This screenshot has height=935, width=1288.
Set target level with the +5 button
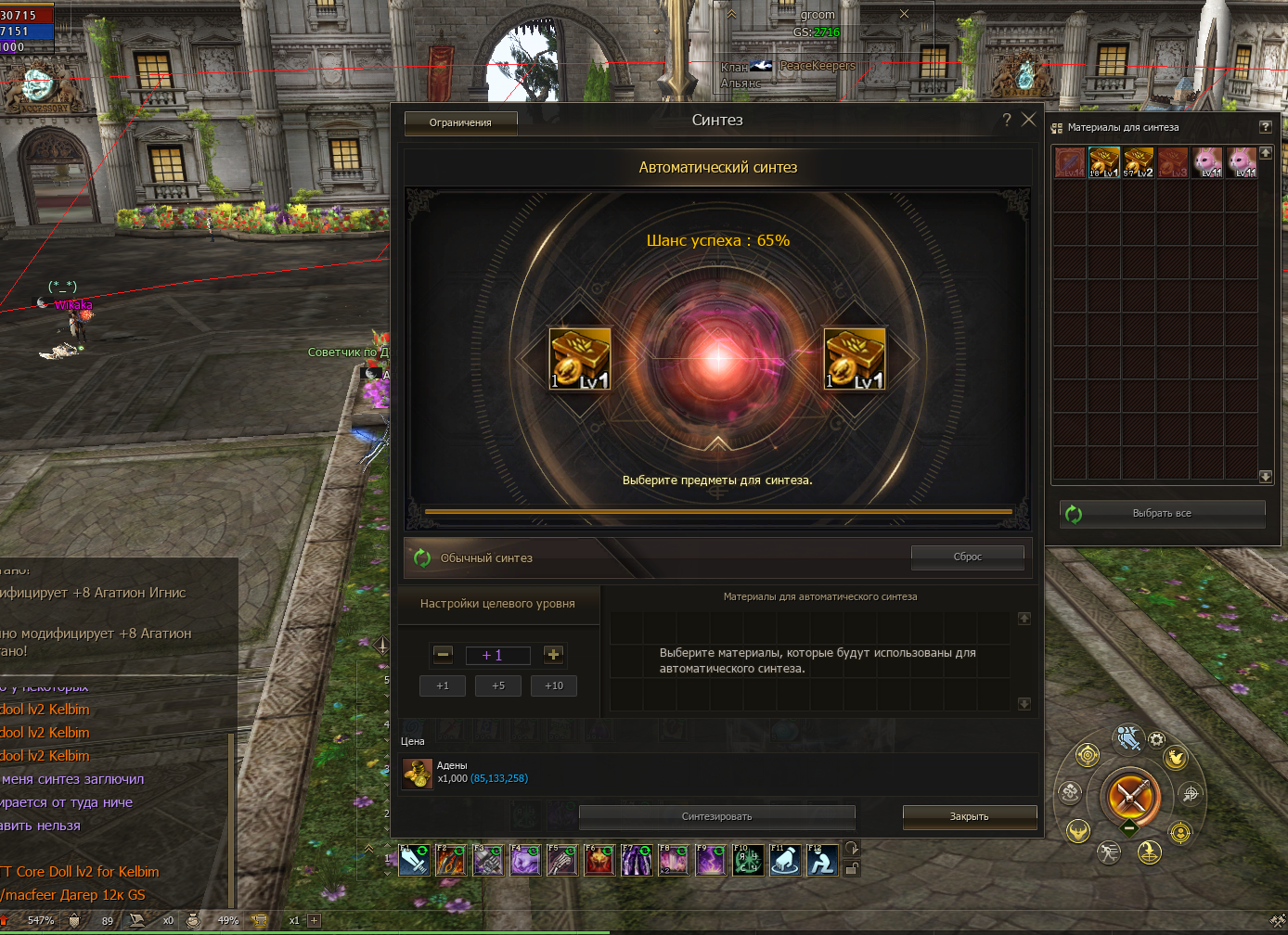(x=498, y=685)
